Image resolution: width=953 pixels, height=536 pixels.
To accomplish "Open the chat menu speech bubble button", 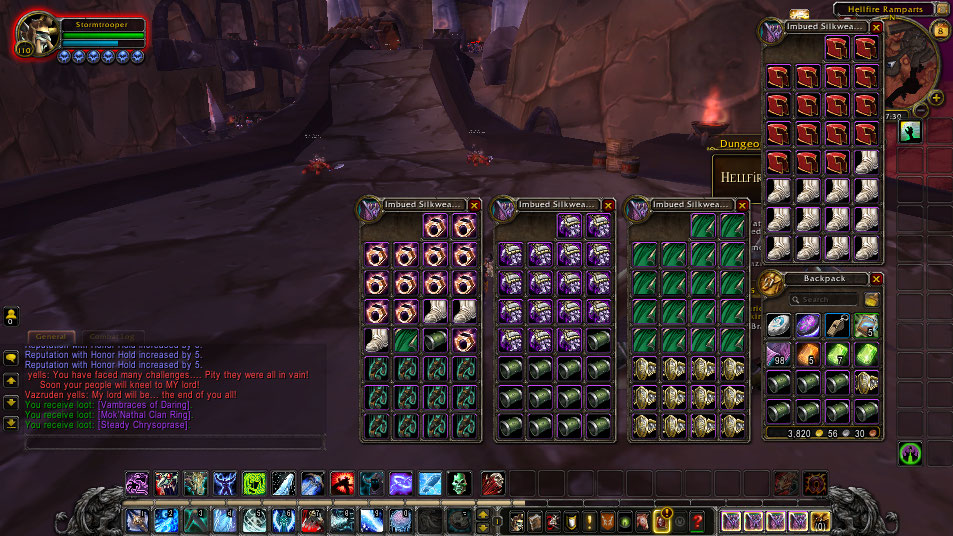I will coord(11,356).
